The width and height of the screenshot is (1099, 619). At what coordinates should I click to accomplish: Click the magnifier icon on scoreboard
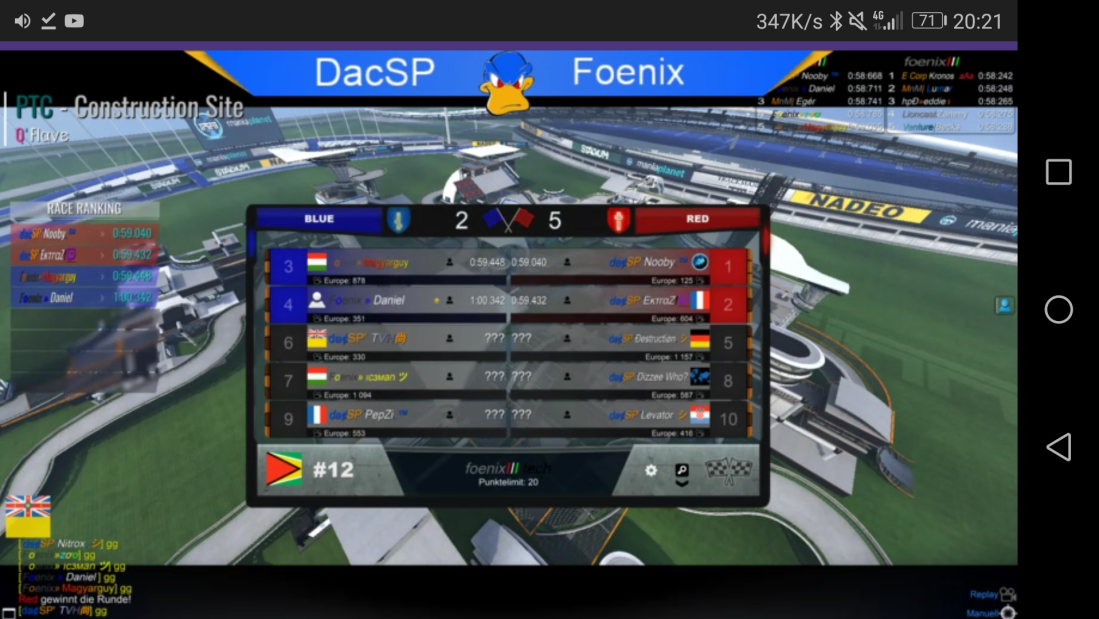coord(682,470)
